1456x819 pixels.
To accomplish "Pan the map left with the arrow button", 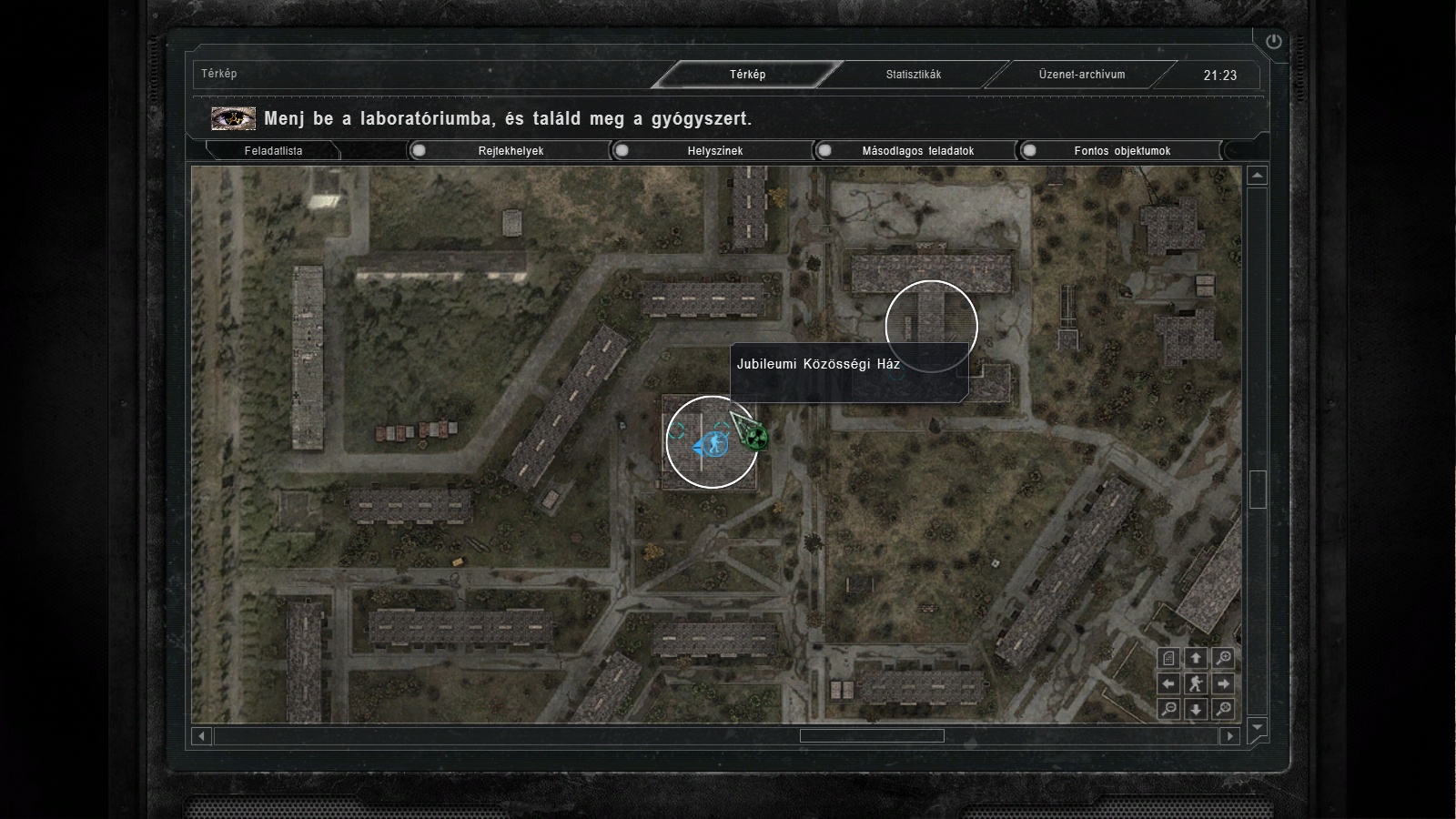I will tap(1169, 683).
